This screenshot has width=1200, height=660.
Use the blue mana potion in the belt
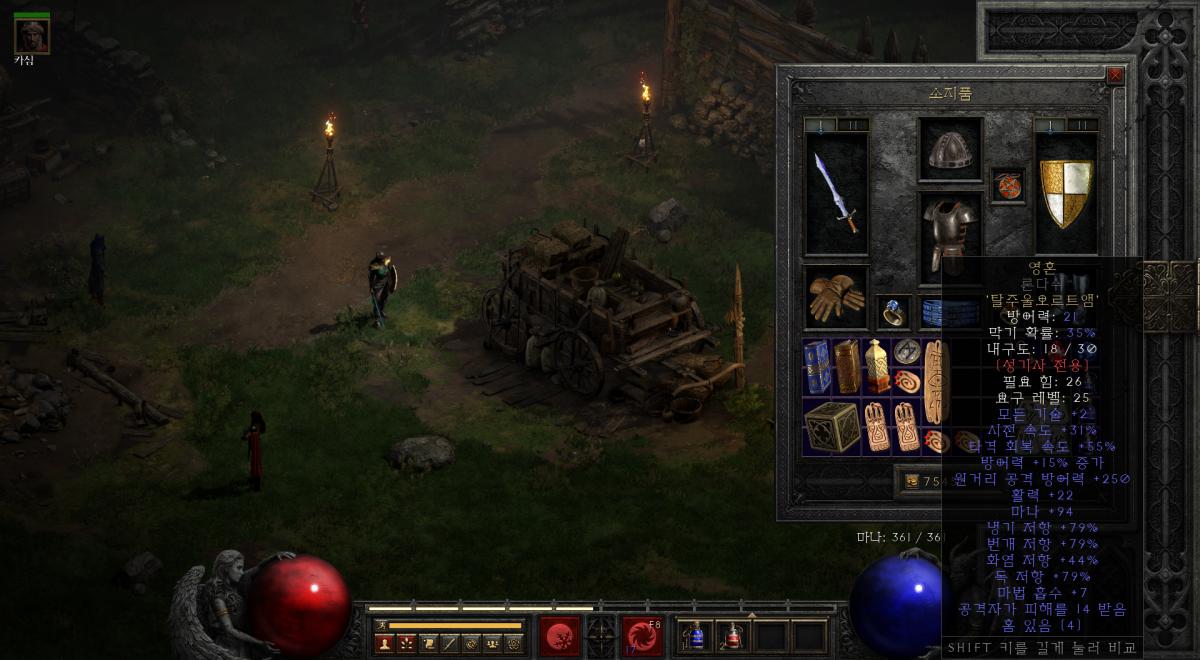pyautogui.click(x=696, y=636)
